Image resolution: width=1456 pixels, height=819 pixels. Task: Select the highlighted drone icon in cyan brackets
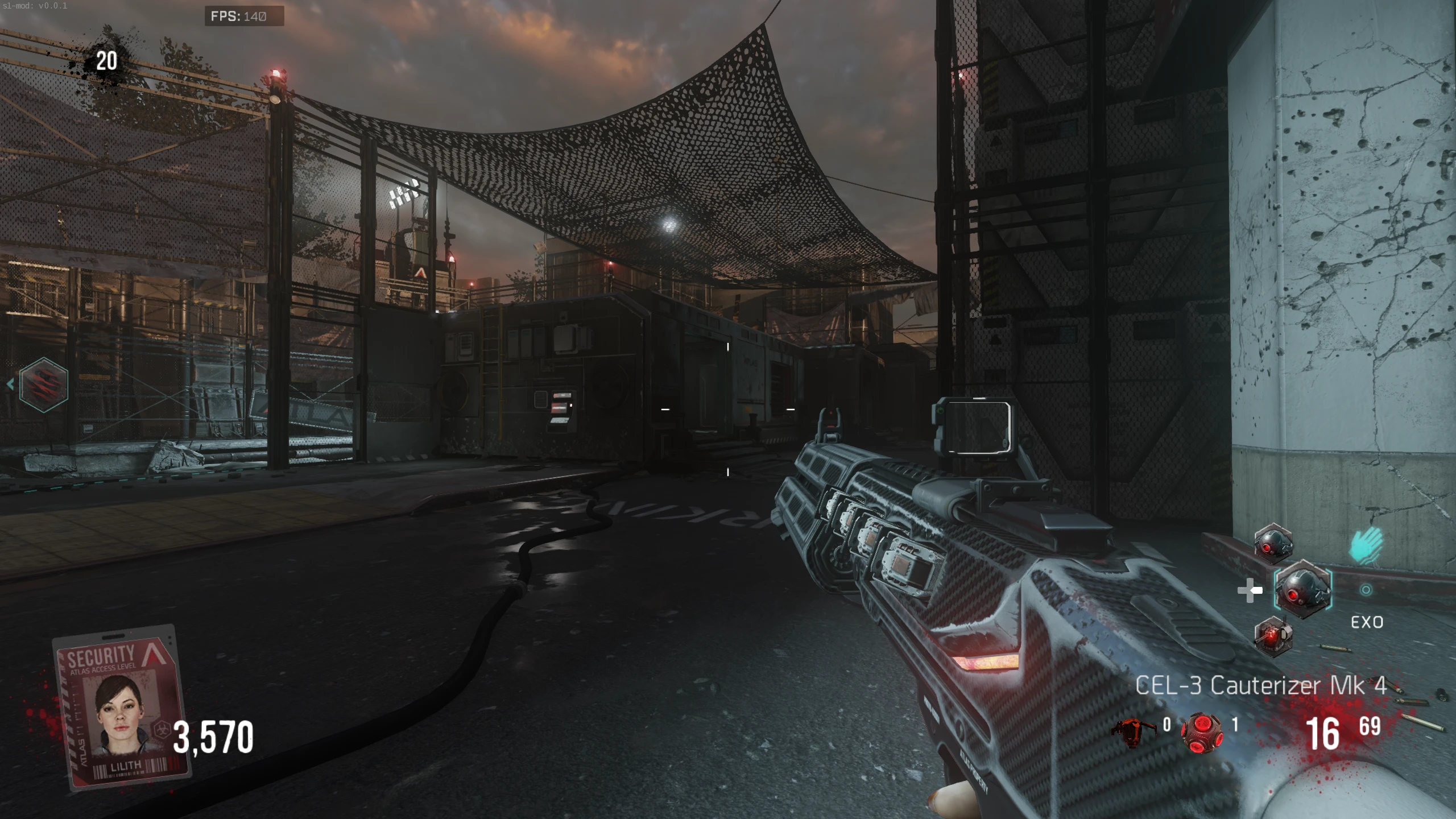1302,590
